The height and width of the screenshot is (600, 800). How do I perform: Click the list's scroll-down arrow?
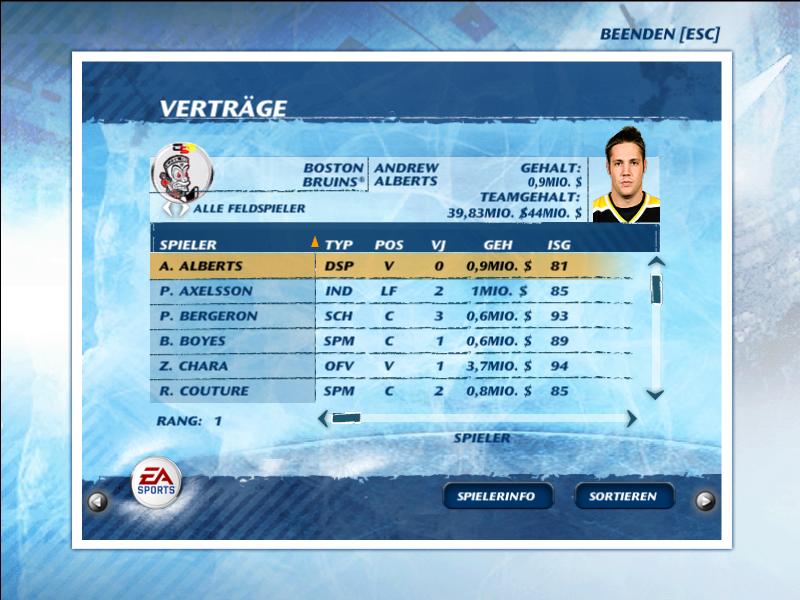[x=656, y=394]
